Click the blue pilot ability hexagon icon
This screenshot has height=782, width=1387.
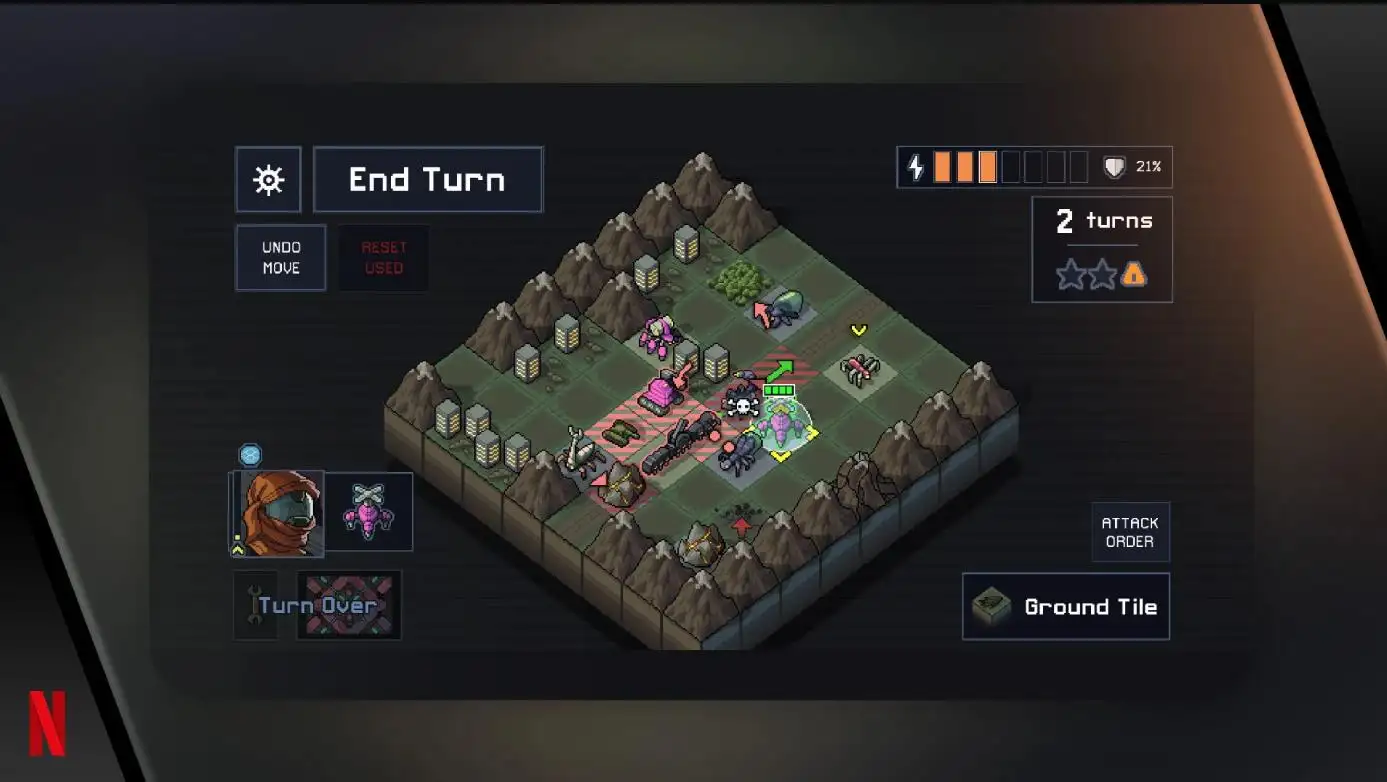tap(250, 455)
